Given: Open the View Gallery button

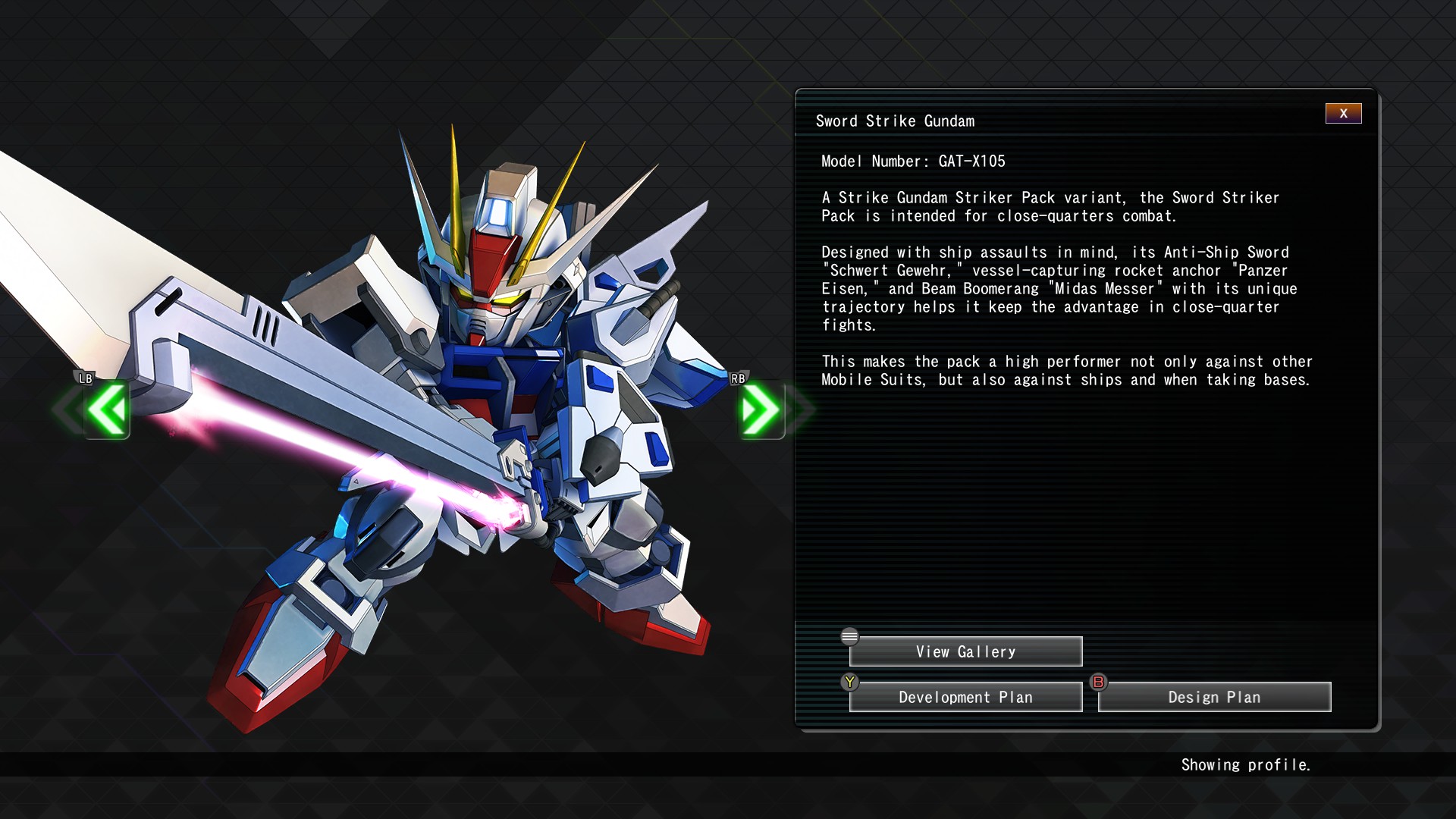Looking at the screenshot, I should tap(965, 651).
